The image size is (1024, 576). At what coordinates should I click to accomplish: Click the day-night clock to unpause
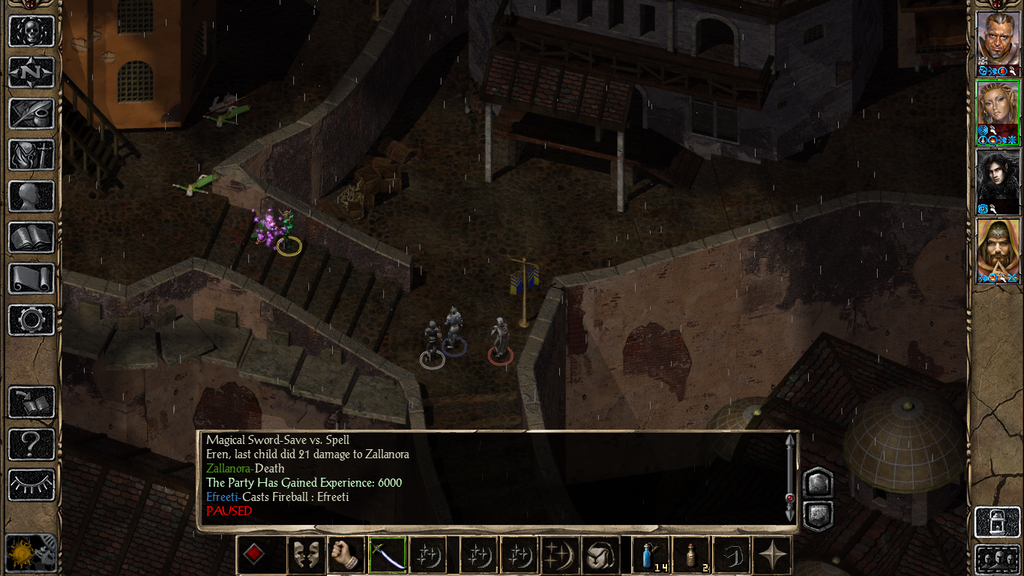(31, 553)
